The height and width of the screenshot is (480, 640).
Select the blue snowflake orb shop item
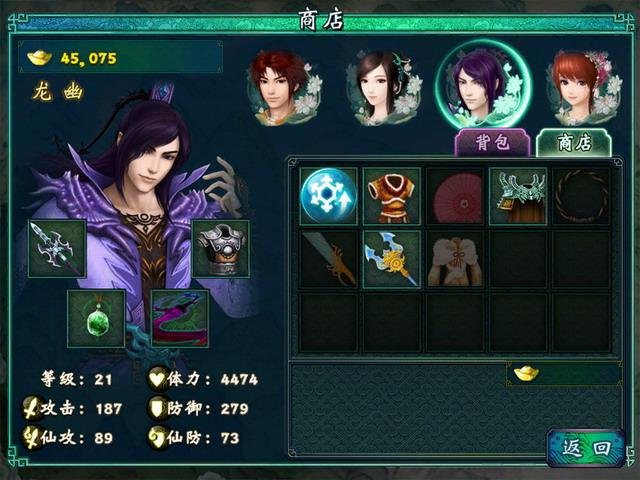[x=328, y=196]
